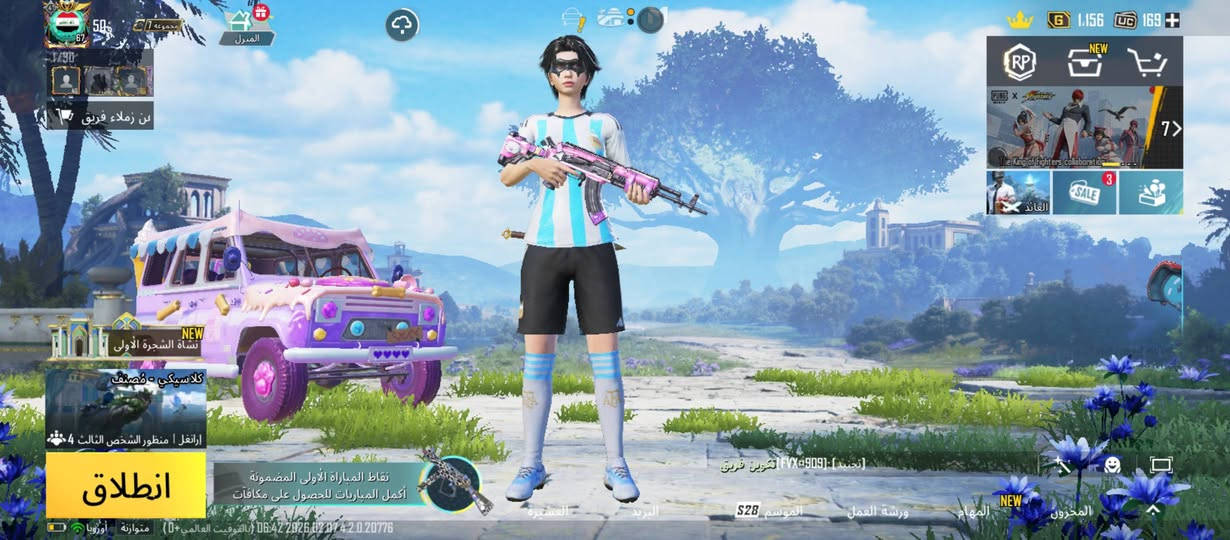Screen dimensions: 1230x540
Task: Open the emote smiley icon
Action: [1112, 465]
